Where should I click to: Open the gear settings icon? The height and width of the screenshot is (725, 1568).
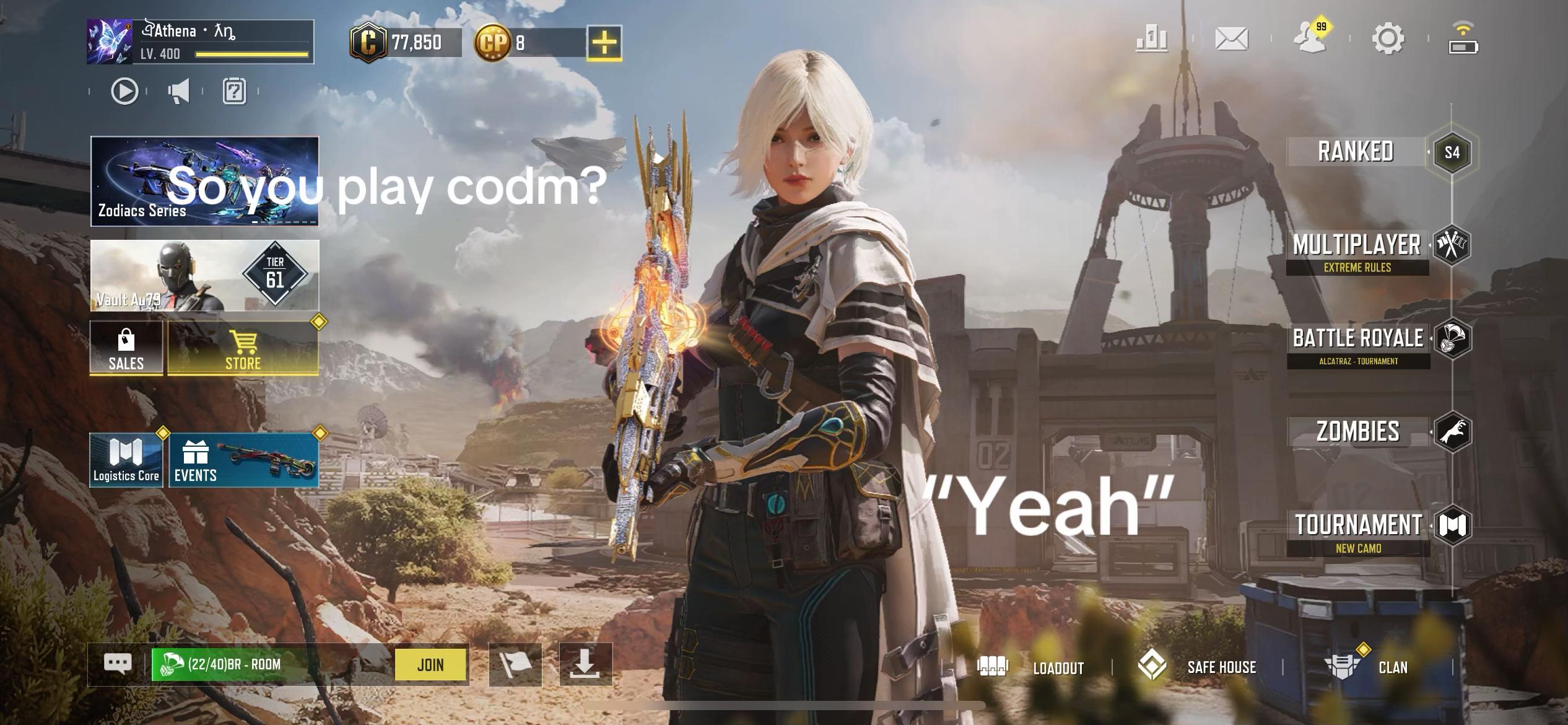pos(1388,39)
